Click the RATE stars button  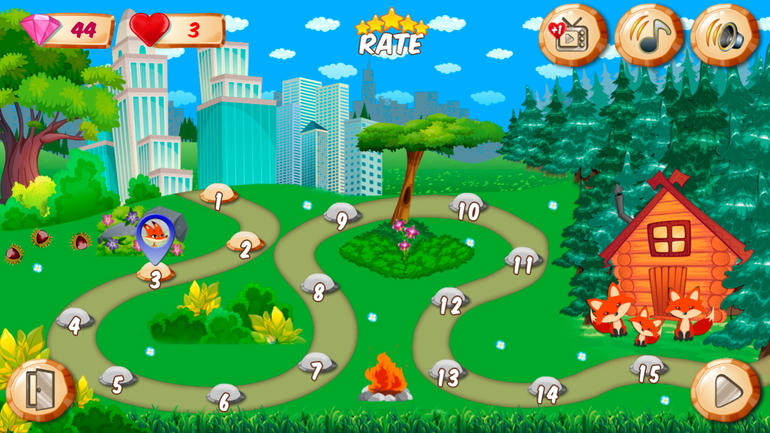tap(392, 33)
